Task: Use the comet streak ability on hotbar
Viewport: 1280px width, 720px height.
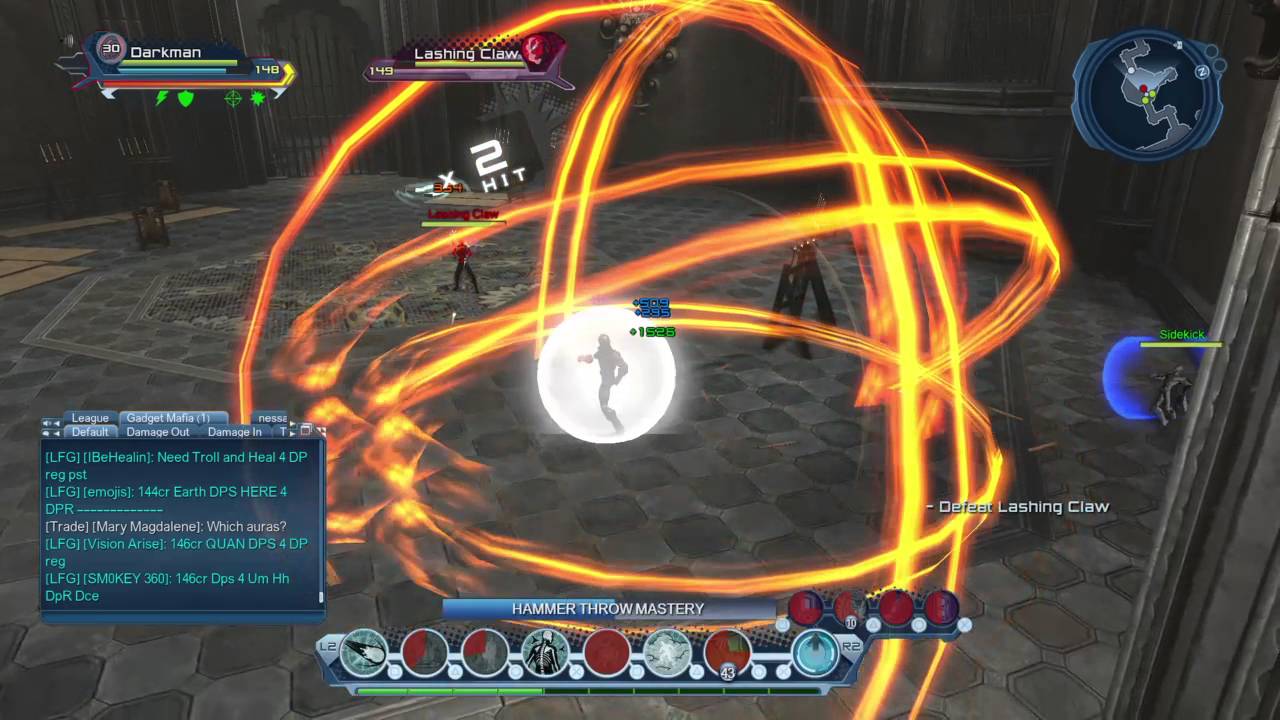Action: coord(365,653)
